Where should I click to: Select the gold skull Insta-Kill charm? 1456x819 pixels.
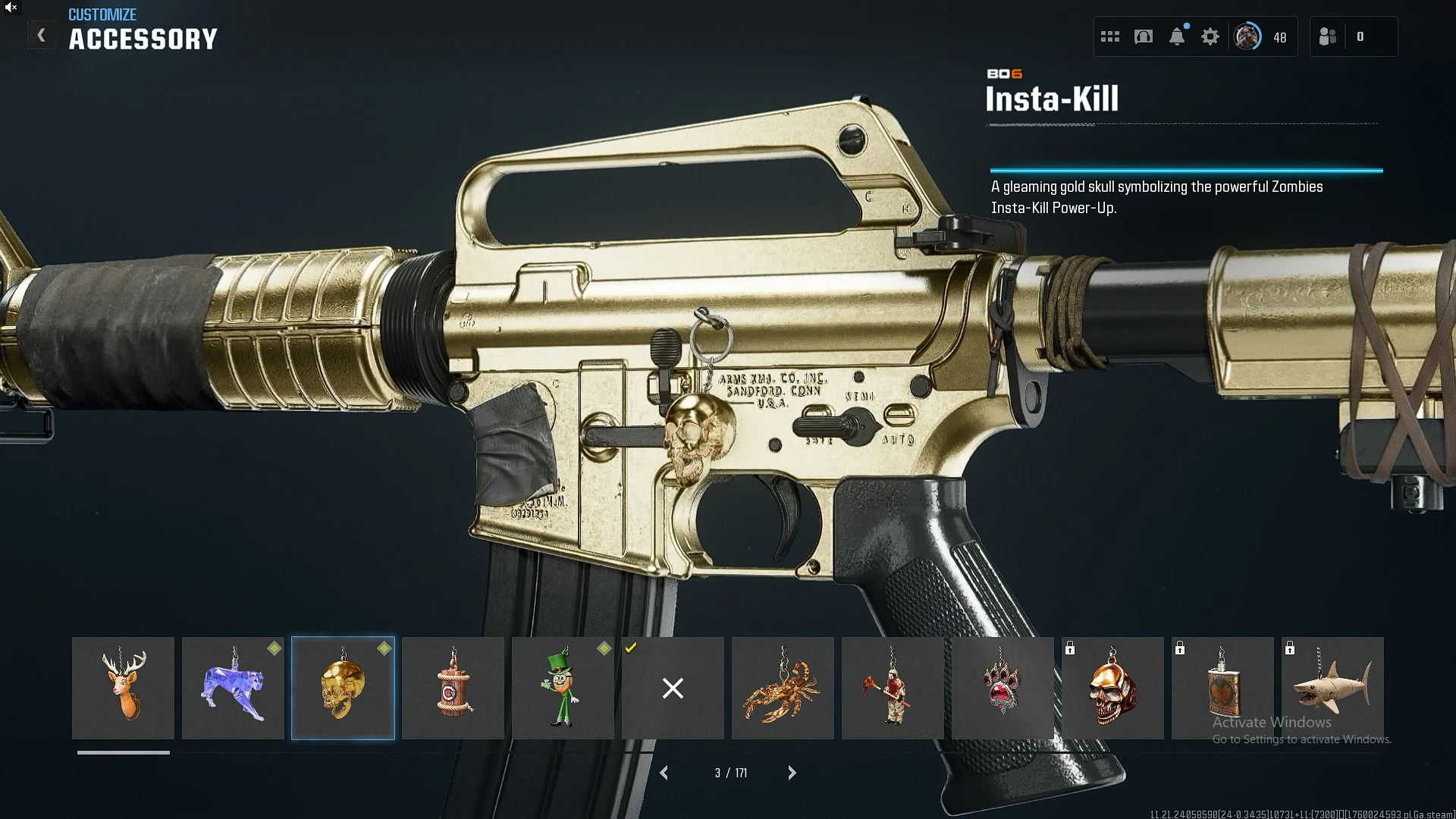(343, 688)
